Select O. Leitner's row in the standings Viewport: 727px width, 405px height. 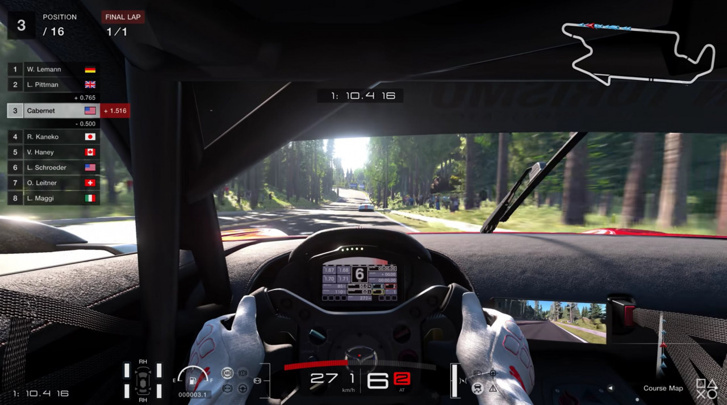(53, 183)
